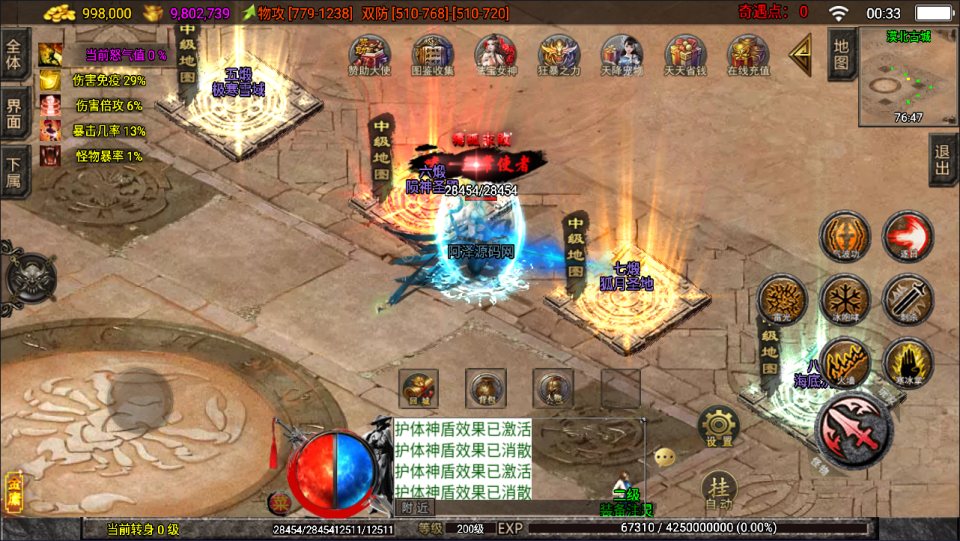The height and width of the screenshot is (541, 960).
Task: Switch to the 全体 tab
Action: [14, 48]
